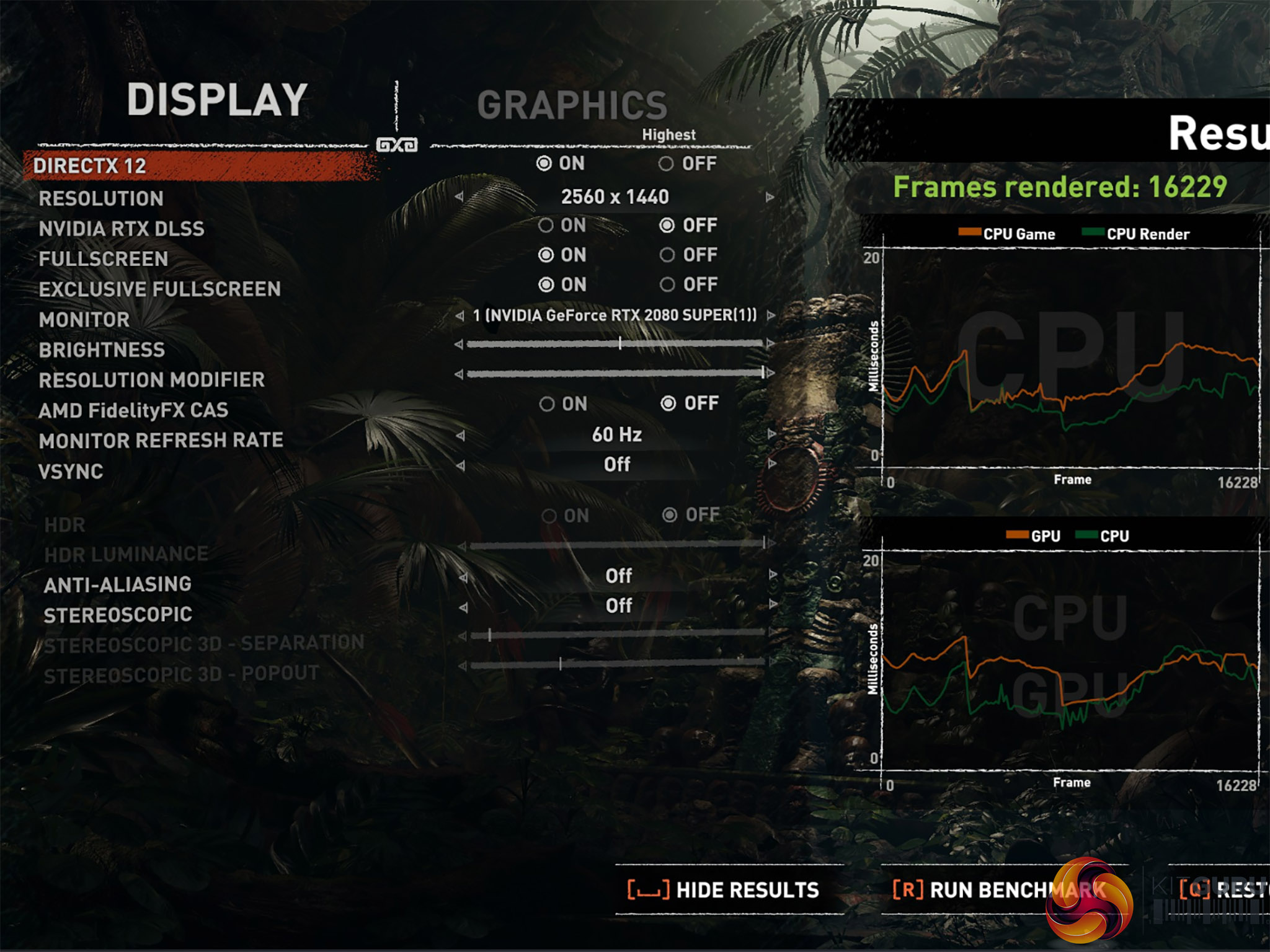Increase Monitor Refresh Rate from 60 Hz
This screenshot has width=1270, height=952.
[771, 434]
